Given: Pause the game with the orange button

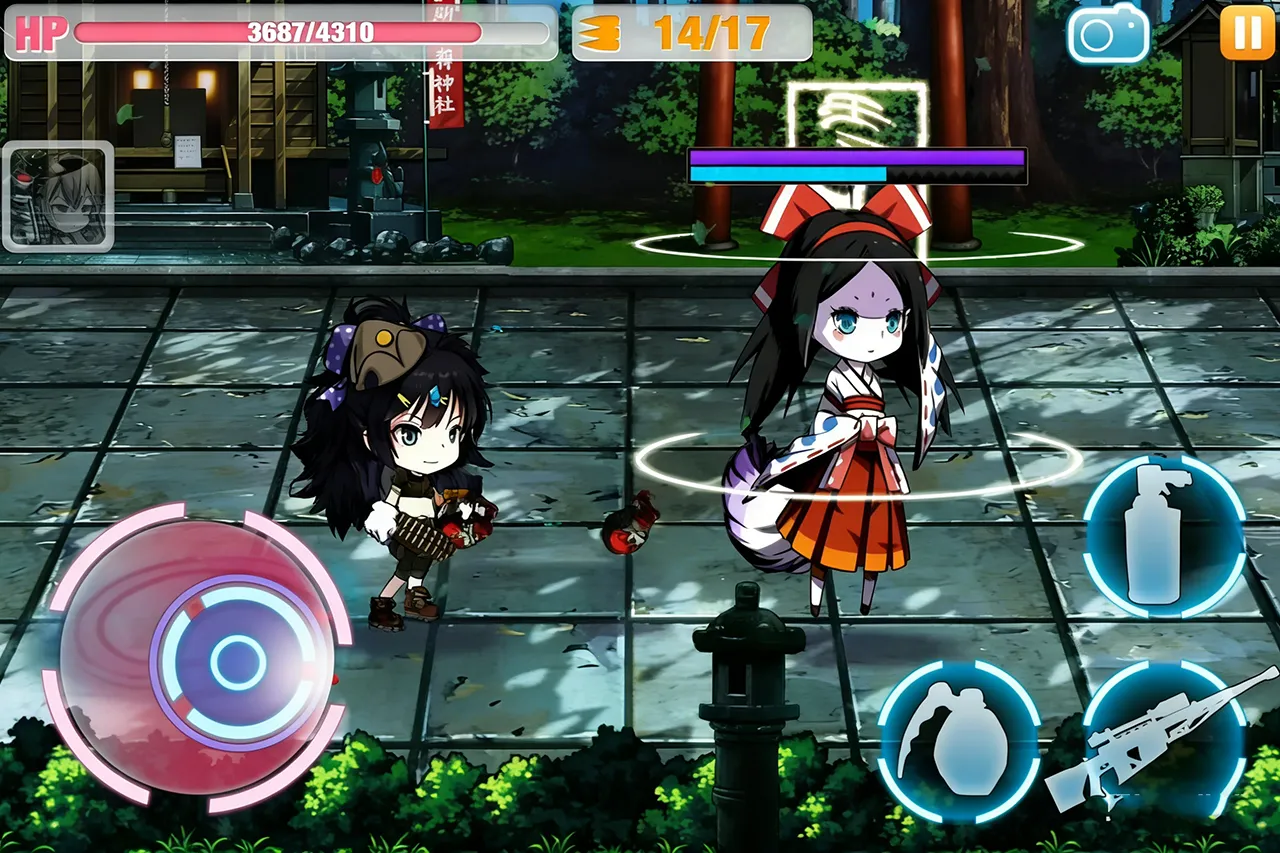Looking at the screenshot, I should (x=1247, y=32).
